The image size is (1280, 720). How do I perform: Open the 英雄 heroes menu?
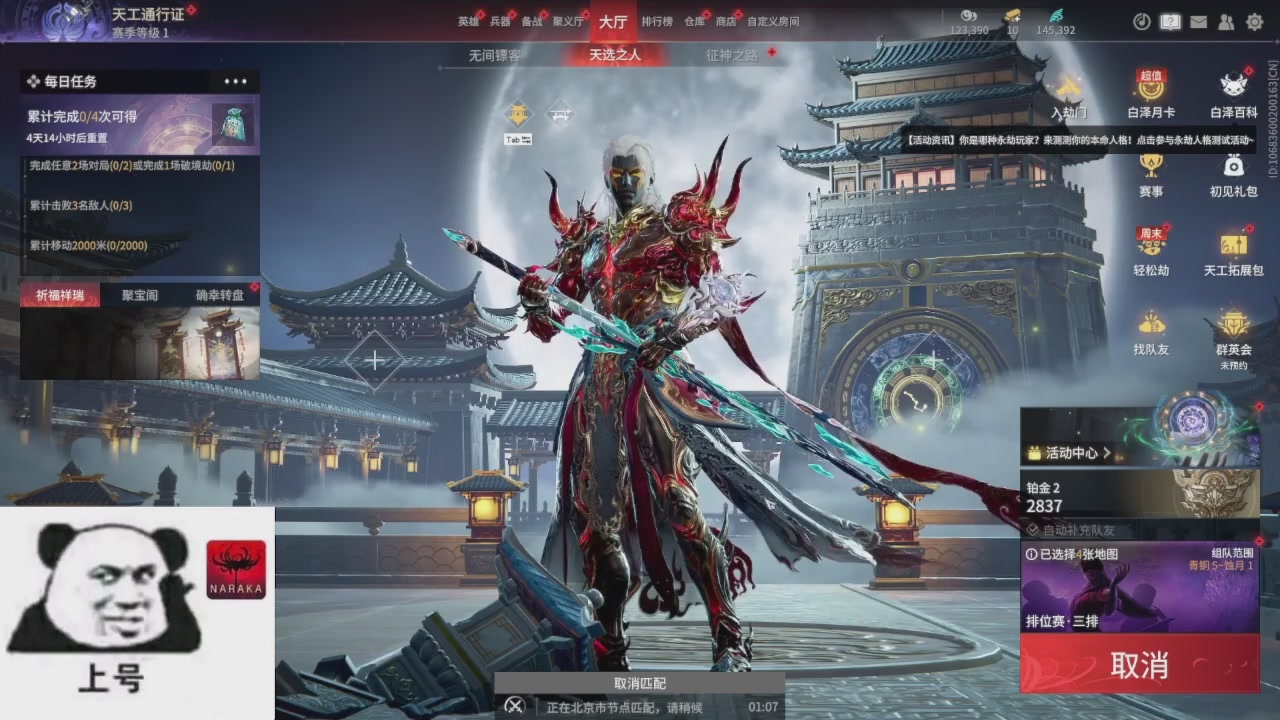pyautogui.click(x=468, y=21)
